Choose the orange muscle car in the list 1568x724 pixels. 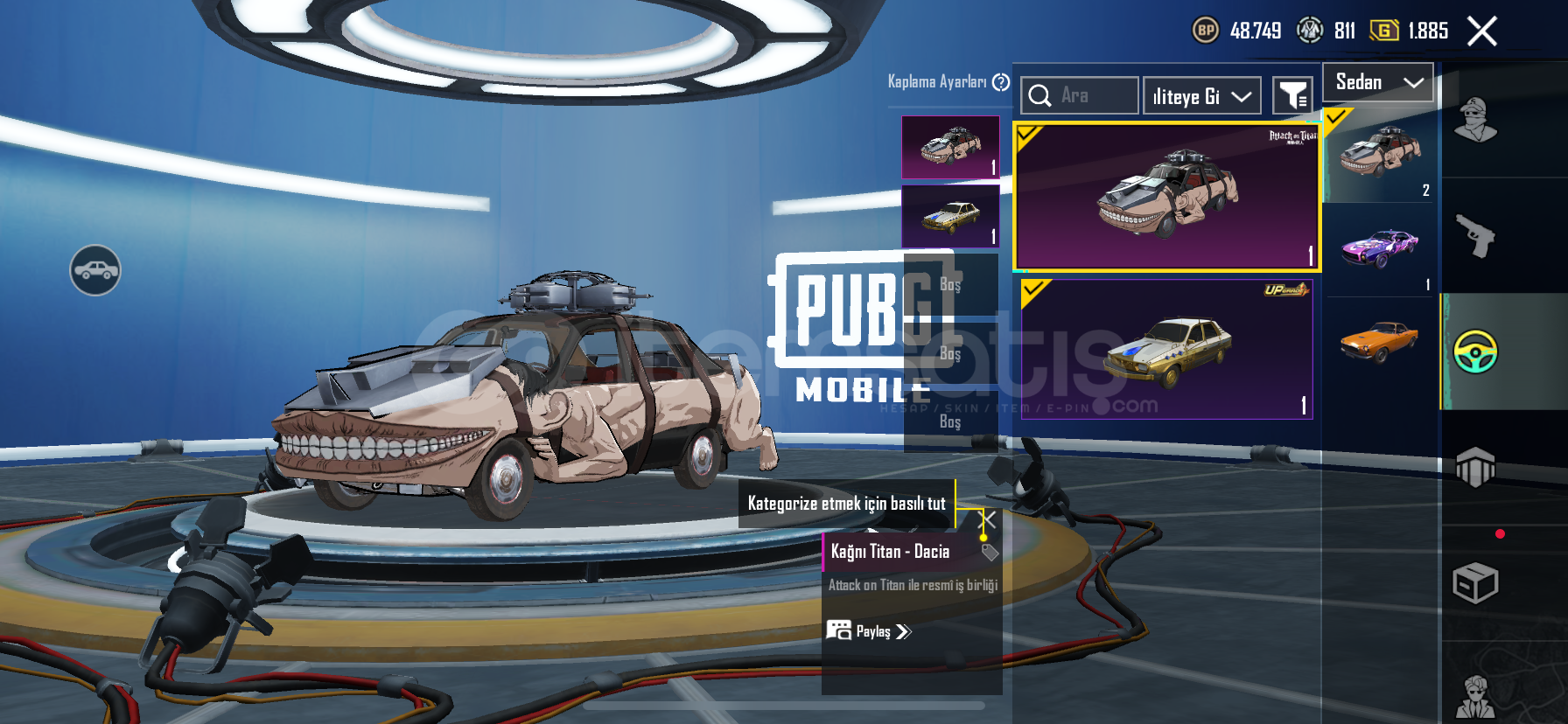pos(1380,341)
